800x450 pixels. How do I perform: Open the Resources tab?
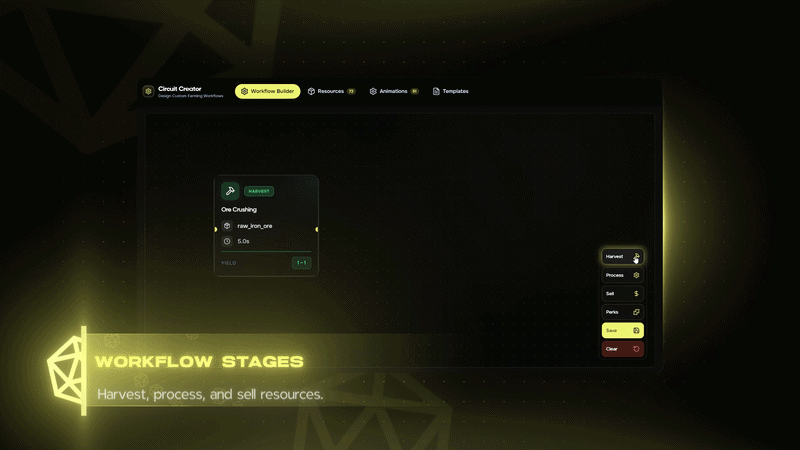pos(331,91)
